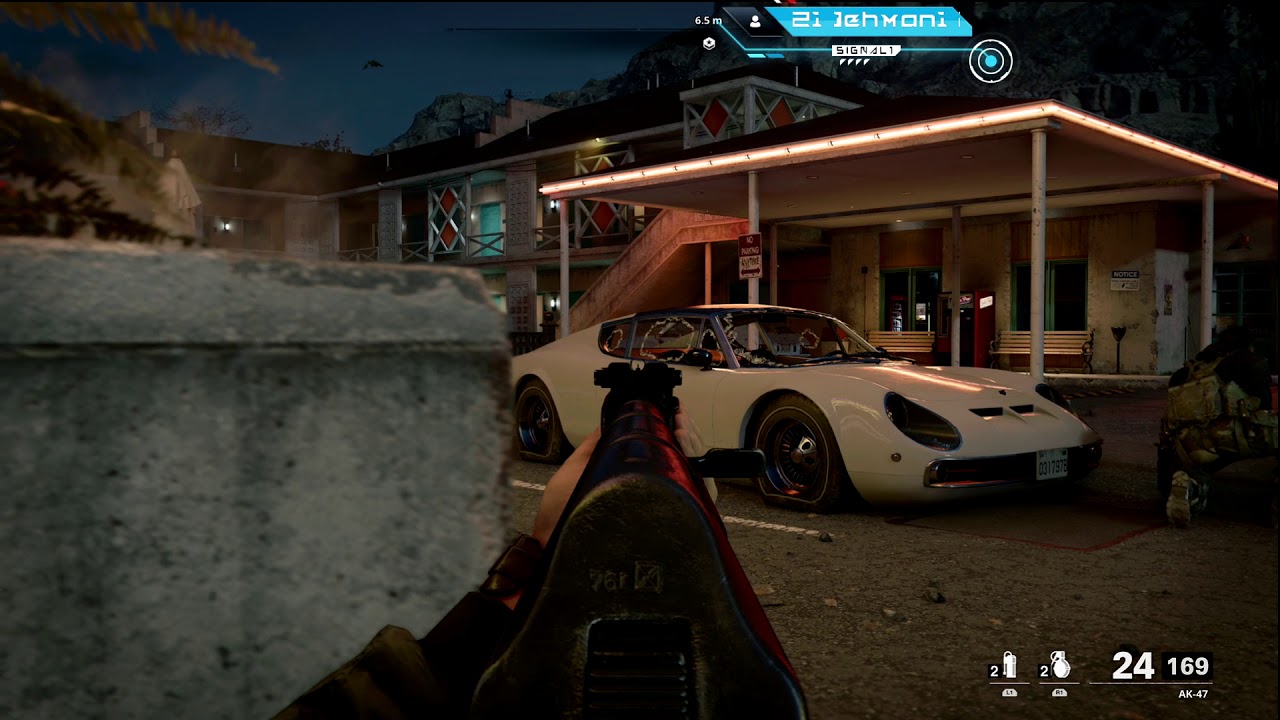1280x720 pixels.
Task: Select the frag grenade icon
Action: pos(1060,666)
